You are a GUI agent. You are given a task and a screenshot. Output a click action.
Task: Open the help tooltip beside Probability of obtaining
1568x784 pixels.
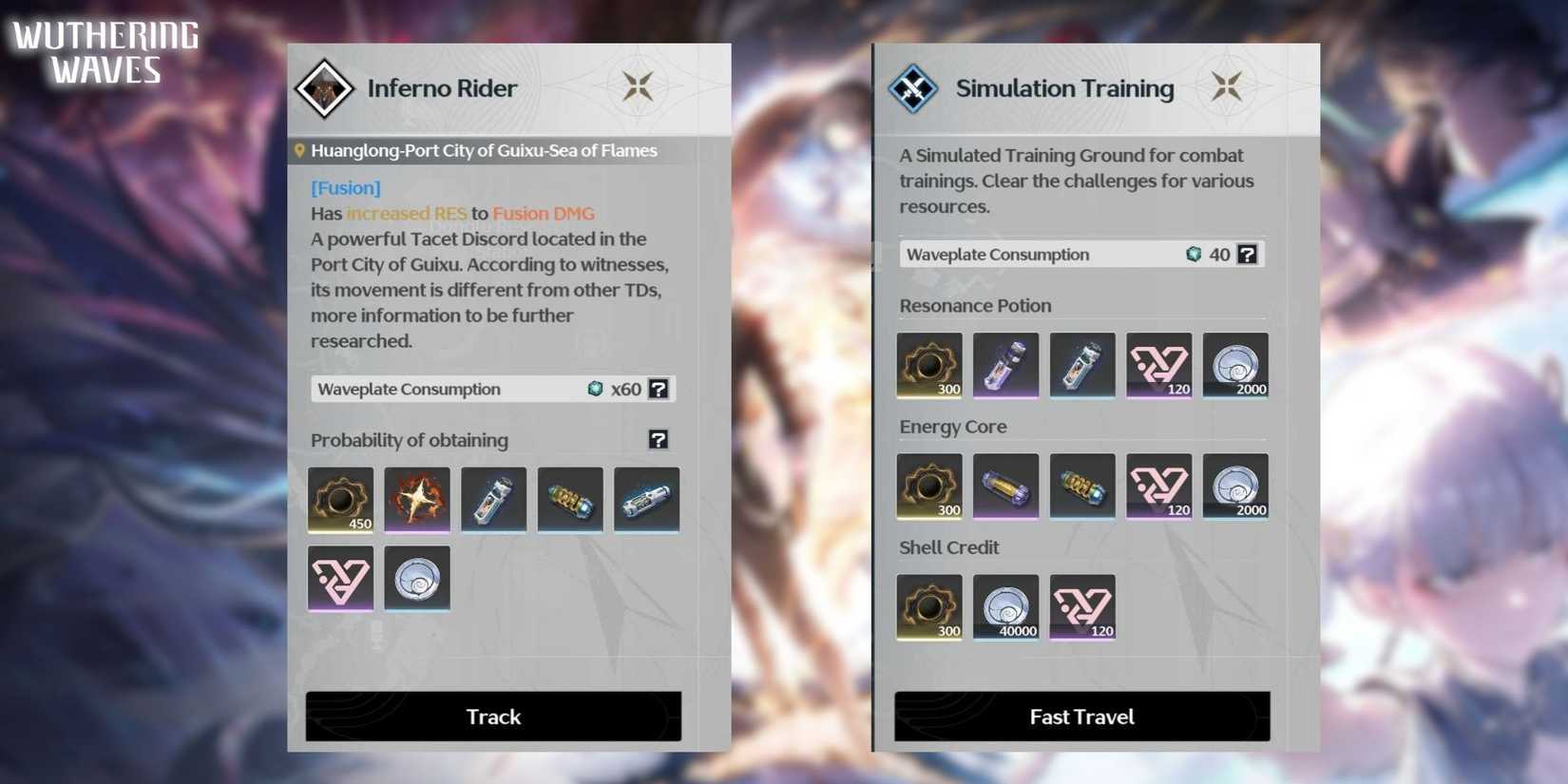click(660, 439)
